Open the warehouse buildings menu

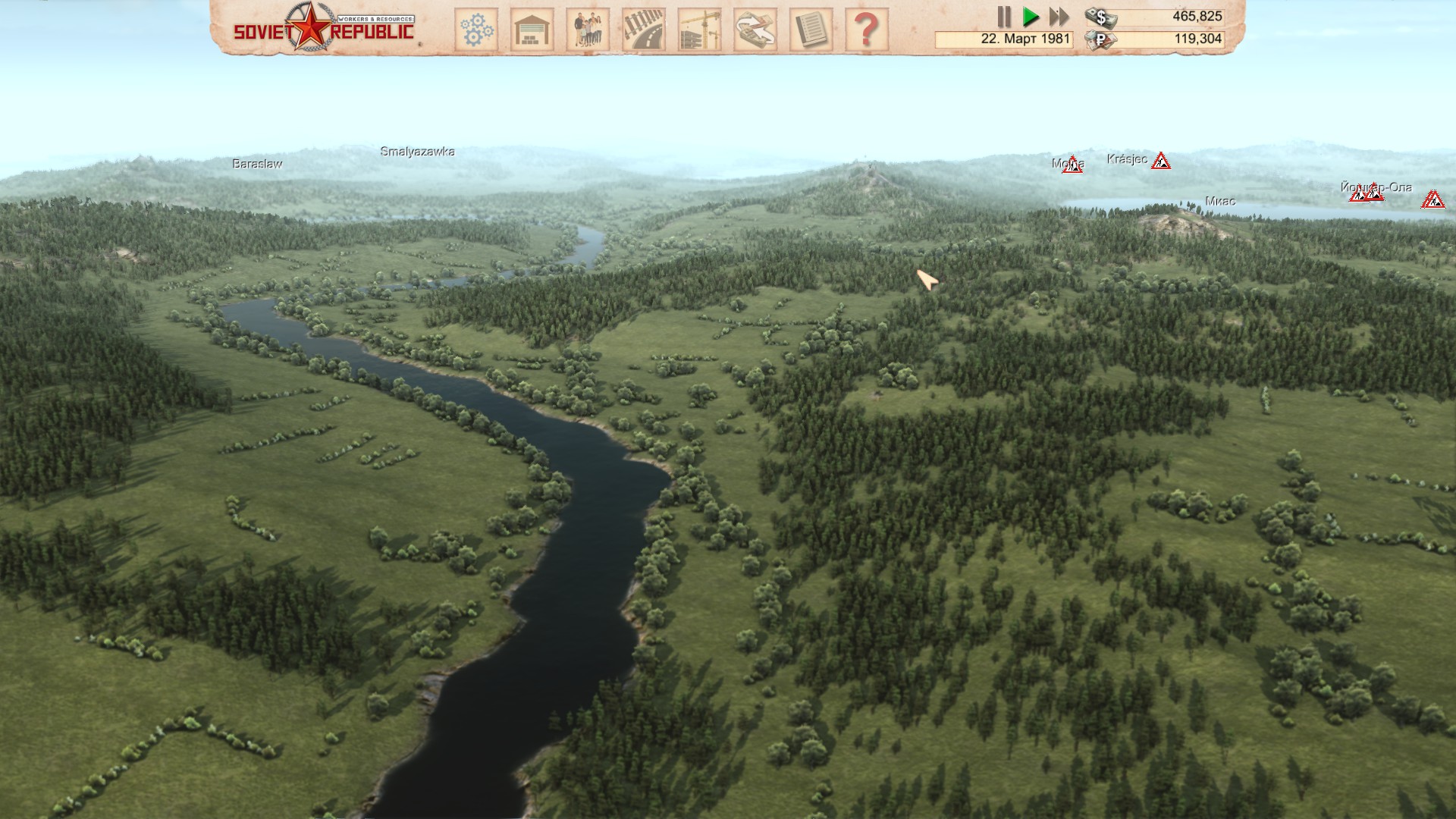[532, 30]
